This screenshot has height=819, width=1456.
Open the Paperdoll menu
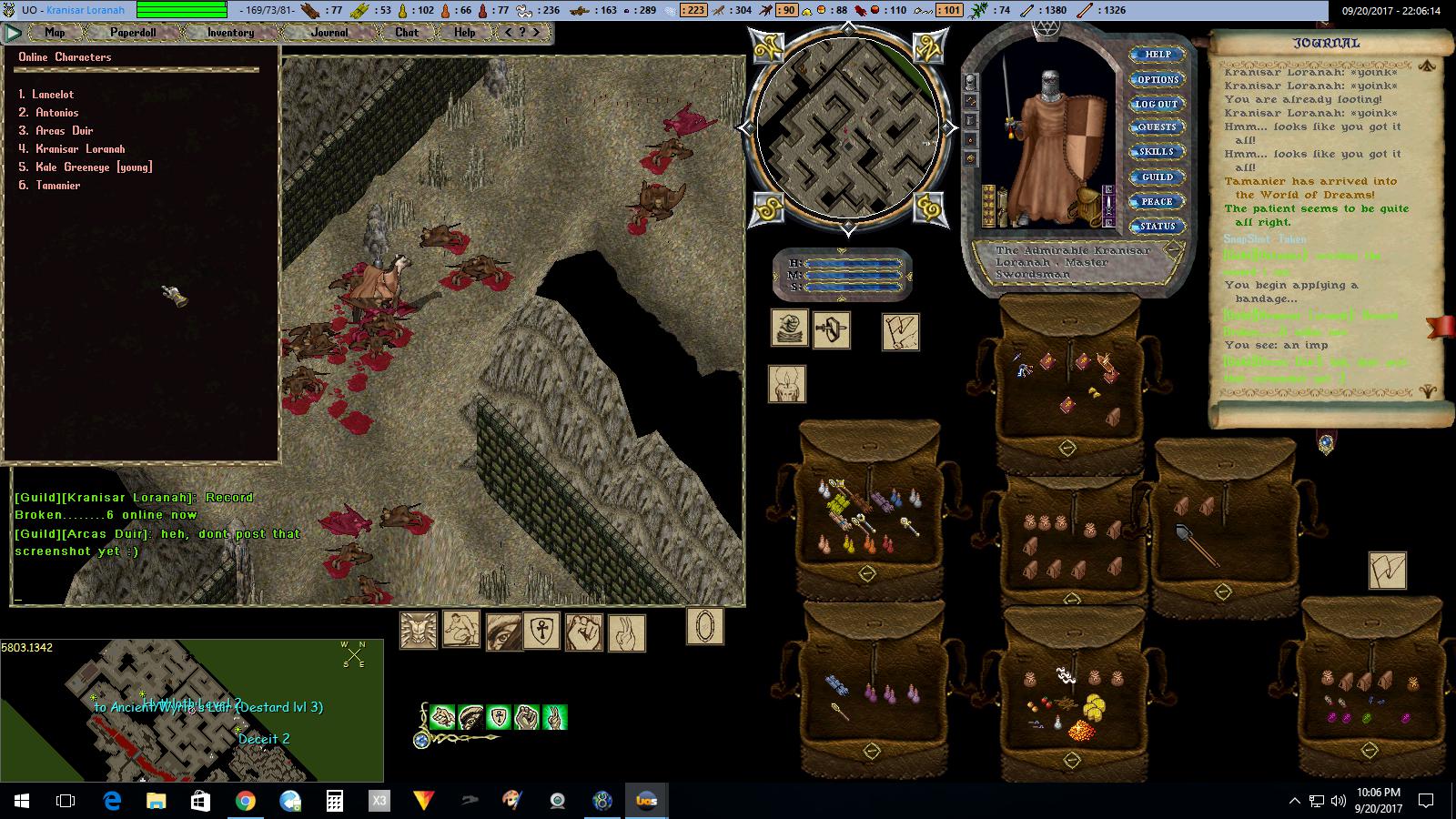tap(133, 32)
